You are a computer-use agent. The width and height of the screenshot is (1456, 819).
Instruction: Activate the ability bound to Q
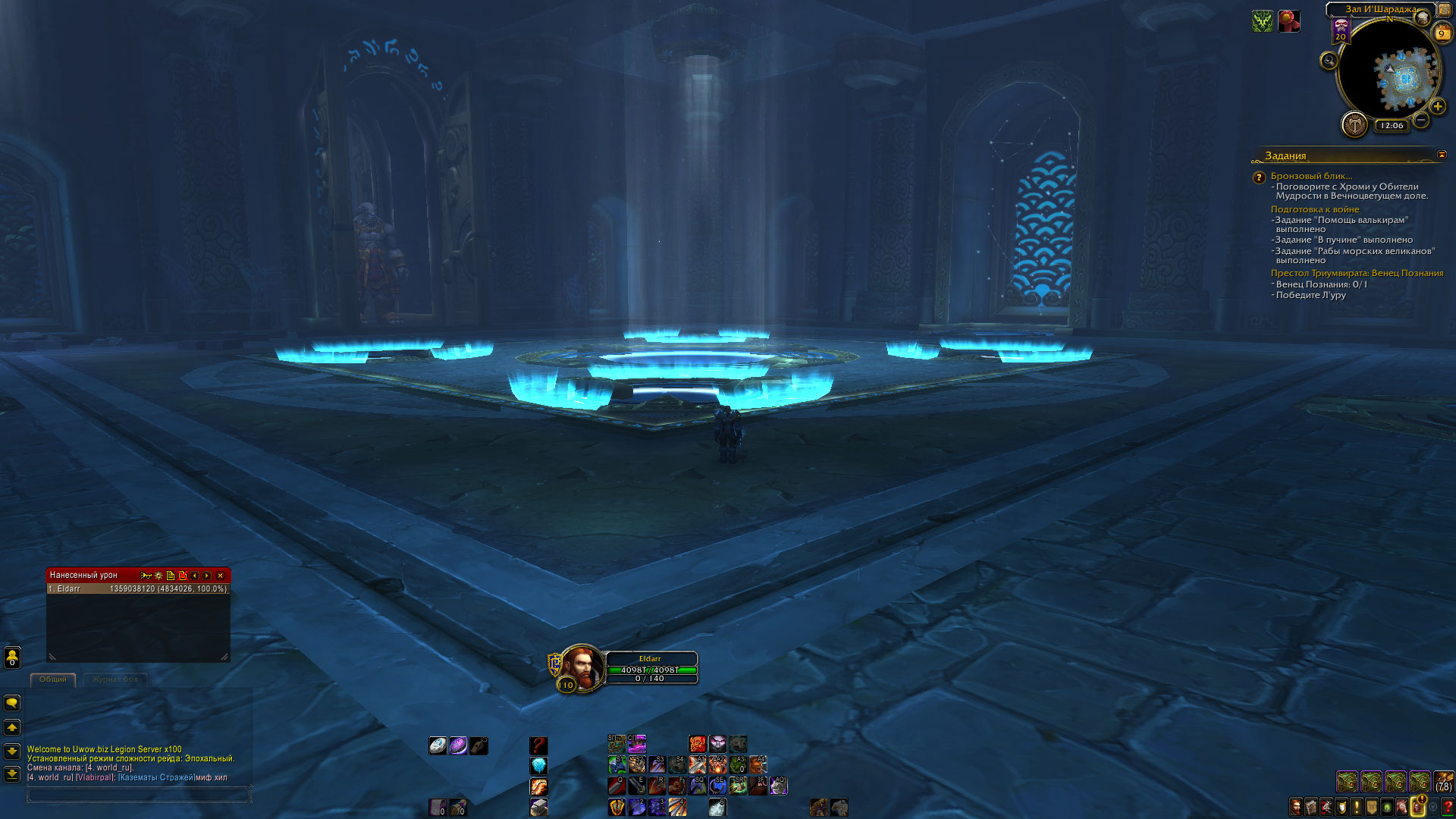[x=617, y=786]
